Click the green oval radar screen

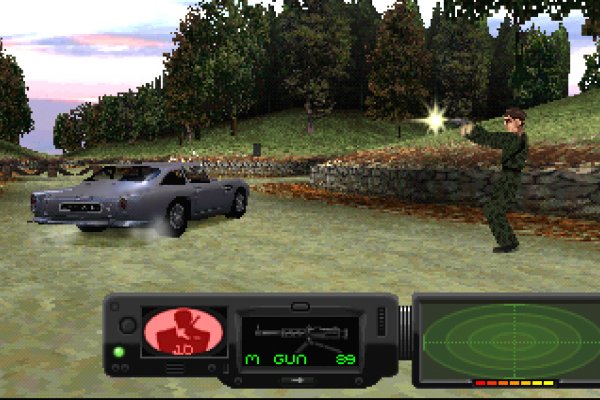click(x=506, y=337)
